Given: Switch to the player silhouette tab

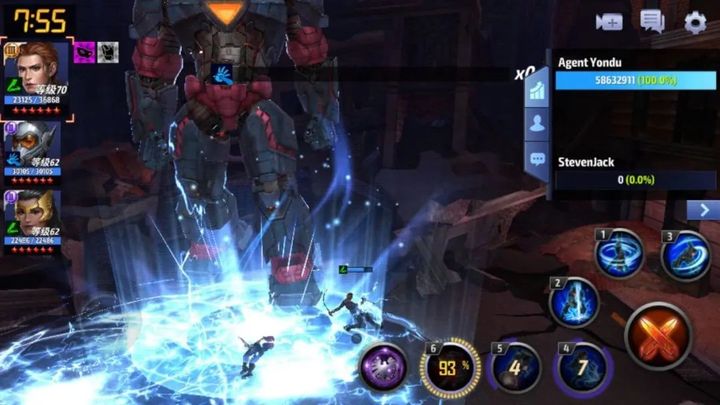Looking at the screenshot, I should pyautogui.click(x=536, y=124).
